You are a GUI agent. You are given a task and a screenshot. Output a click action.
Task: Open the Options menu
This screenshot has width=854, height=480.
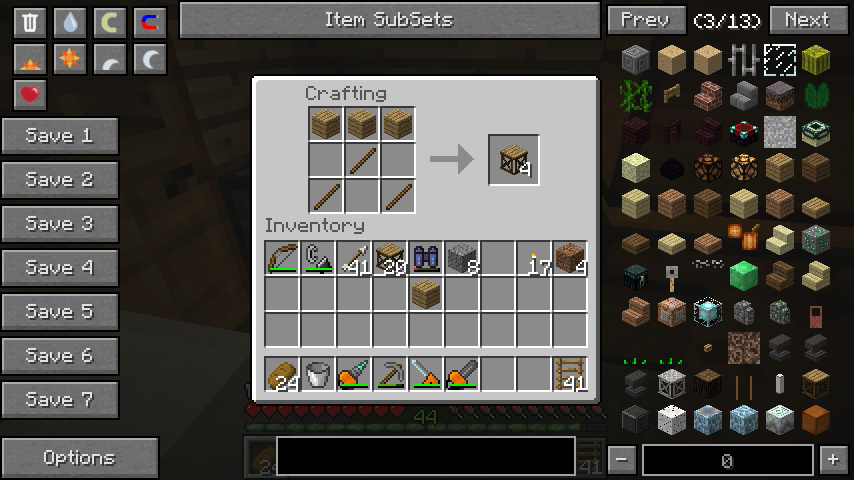(x=80, y=458)
